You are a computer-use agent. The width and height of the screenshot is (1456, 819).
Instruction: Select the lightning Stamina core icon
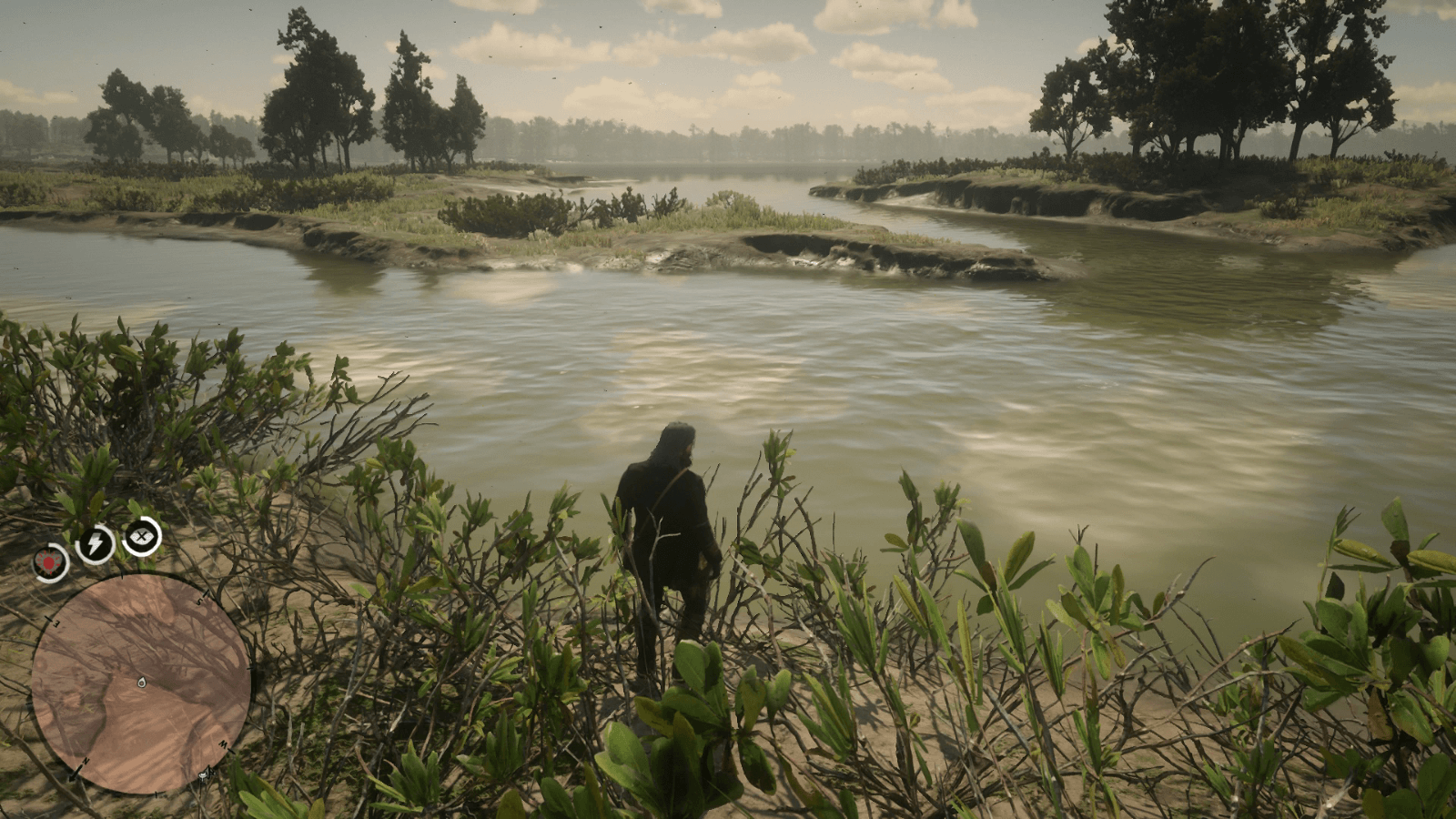94,543
